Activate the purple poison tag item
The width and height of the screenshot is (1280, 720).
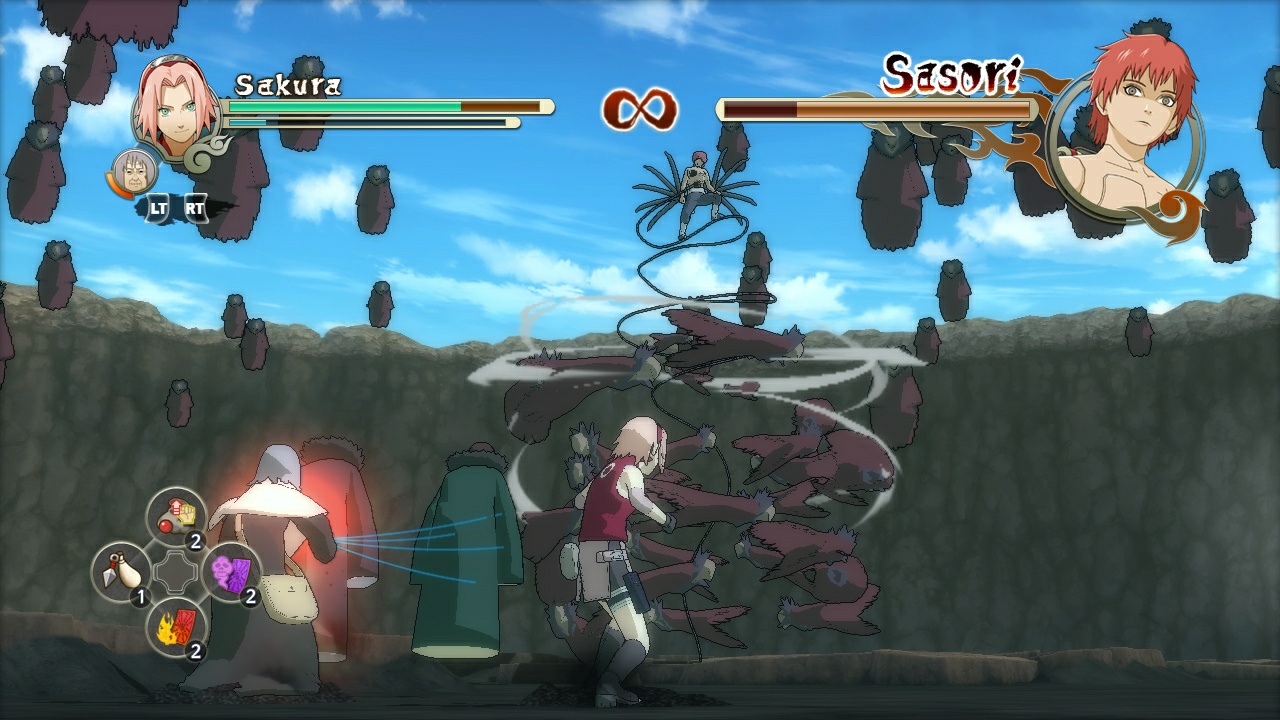tap(229, 570)
